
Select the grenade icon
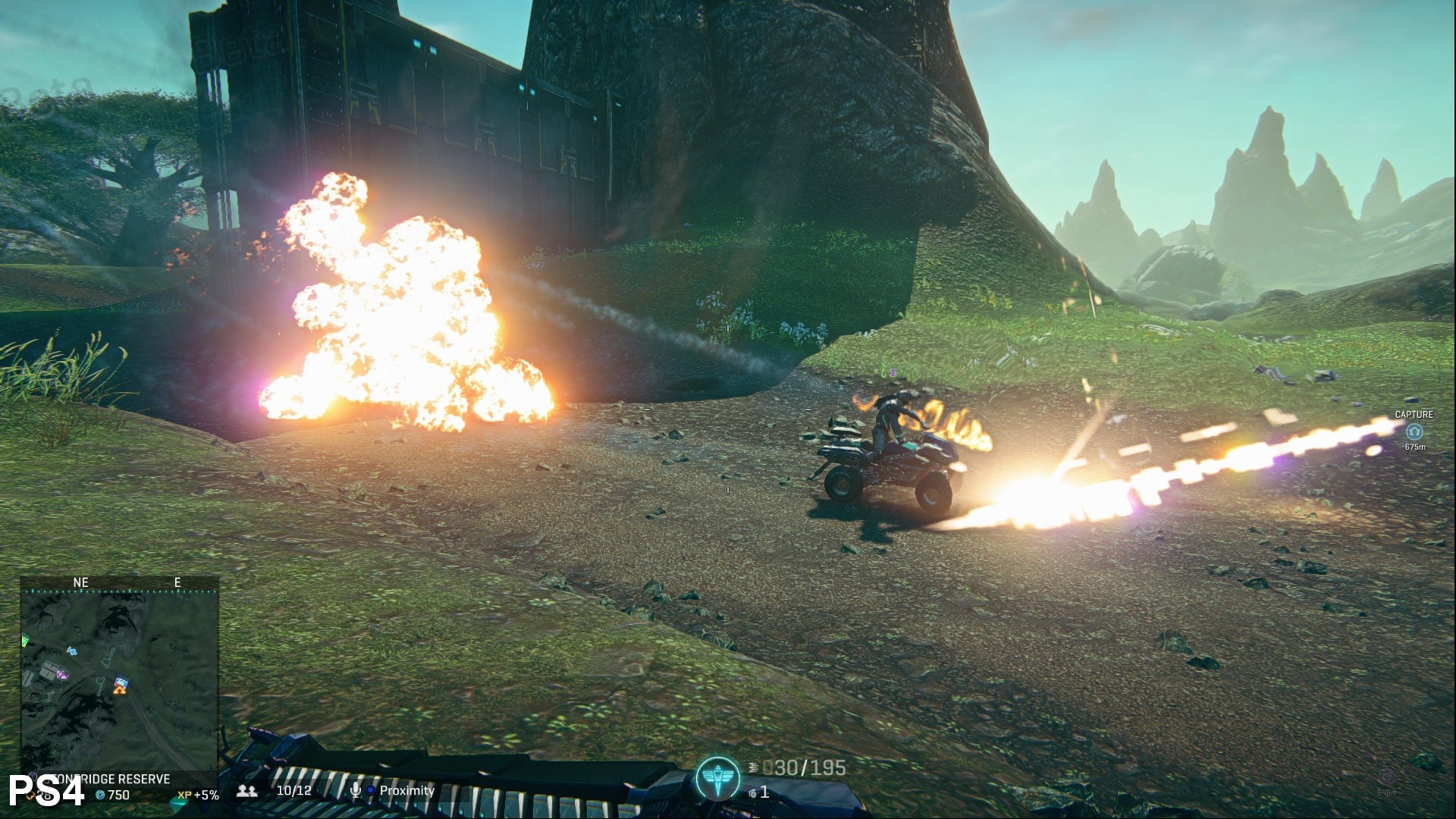pos(752,792)
